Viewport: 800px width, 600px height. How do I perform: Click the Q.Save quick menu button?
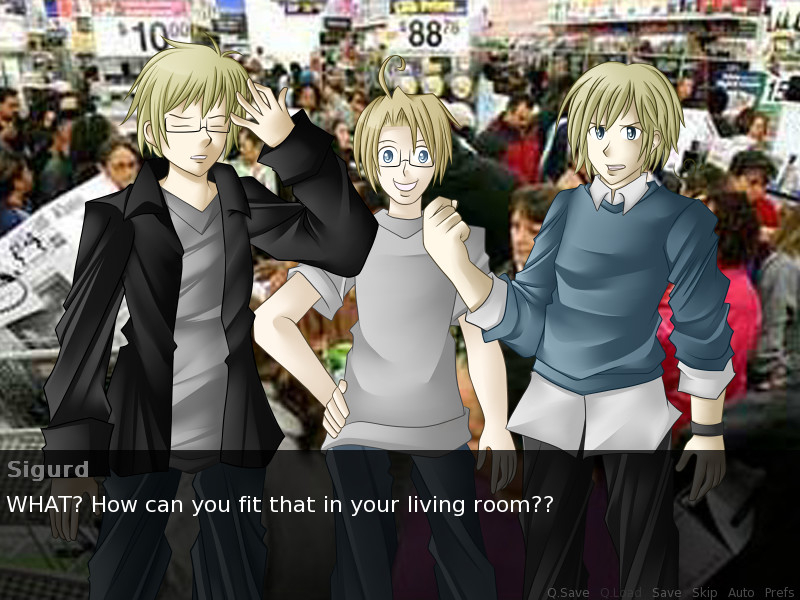click(568, 593)
